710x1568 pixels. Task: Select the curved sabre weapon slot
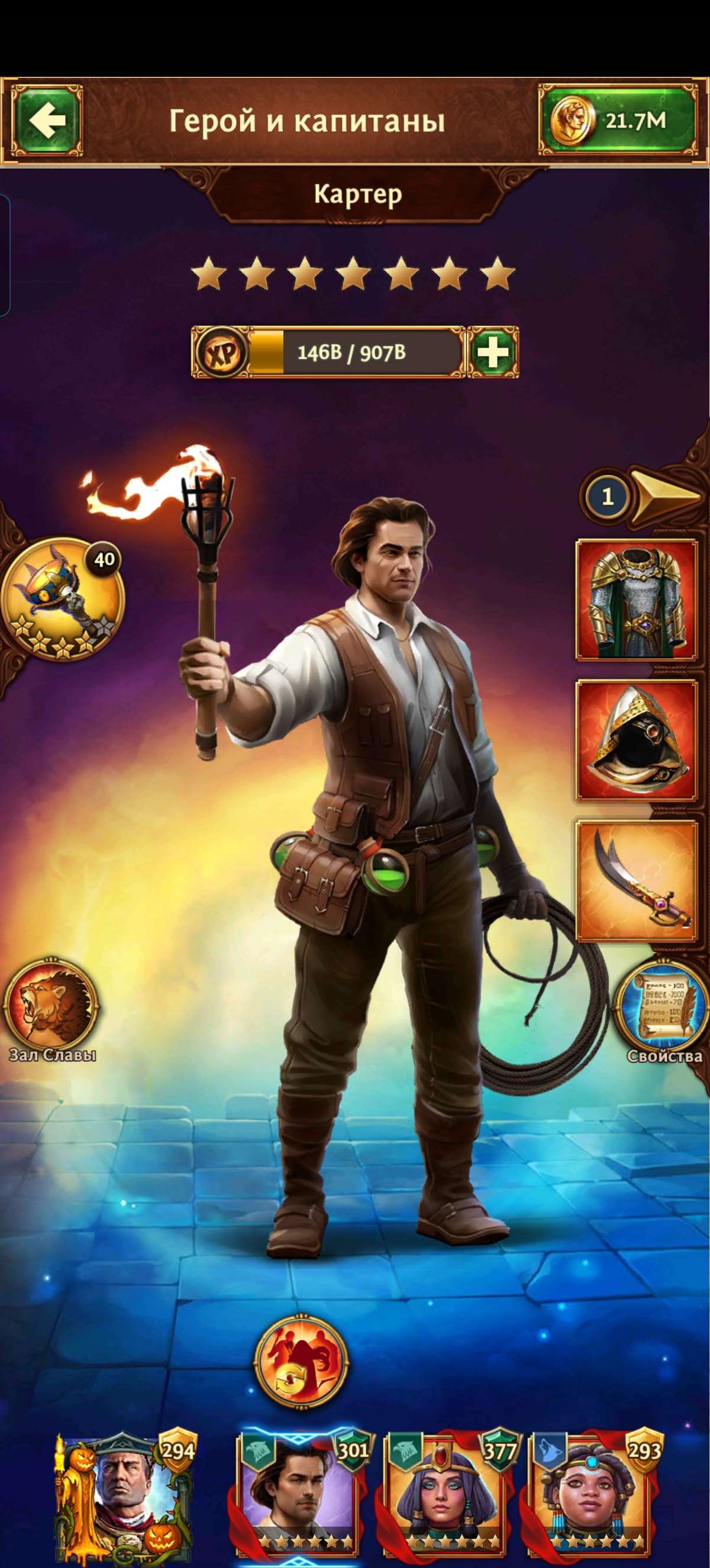(636, 880)
